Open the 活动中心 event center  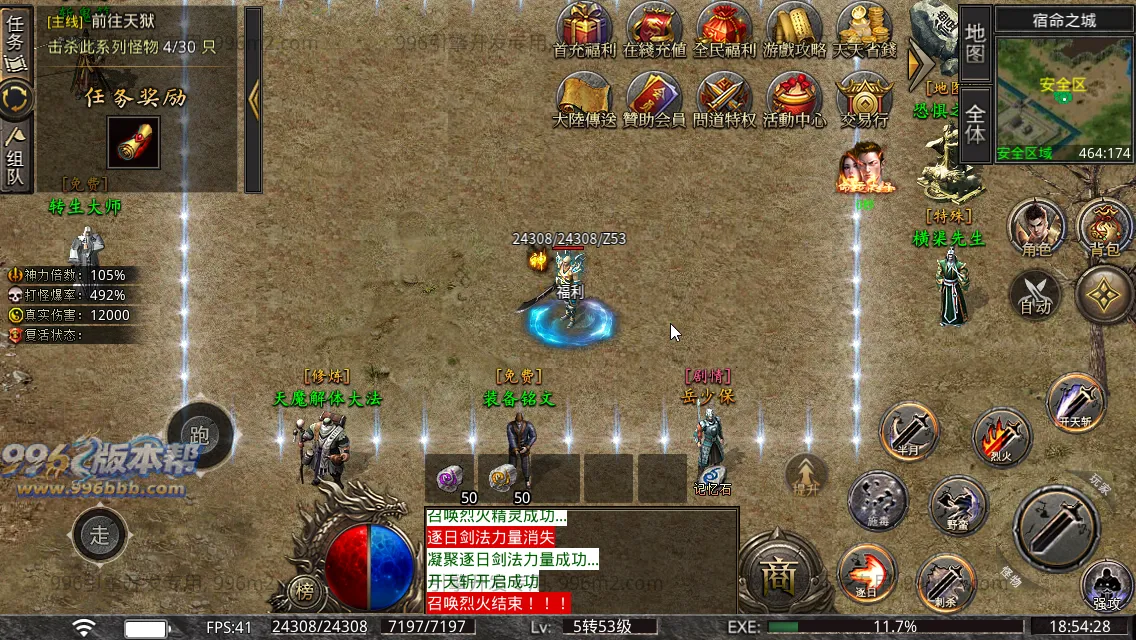click(x=795, y=98)
